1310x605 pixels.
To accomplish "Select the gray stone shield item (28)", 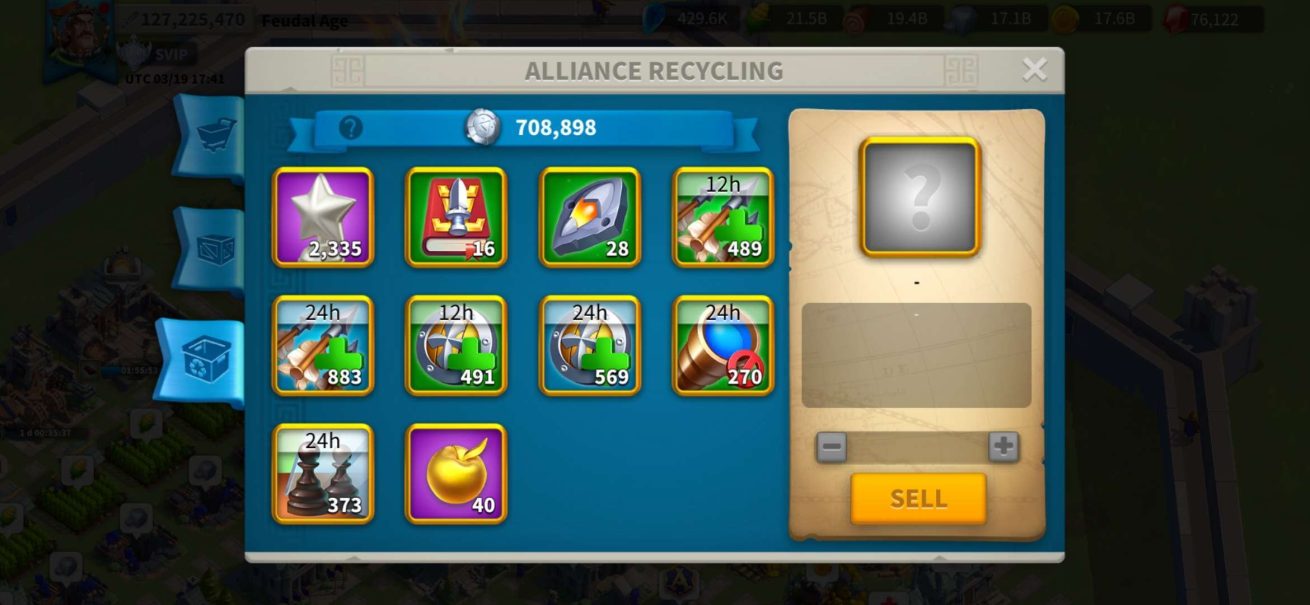I will coord(590,217).
